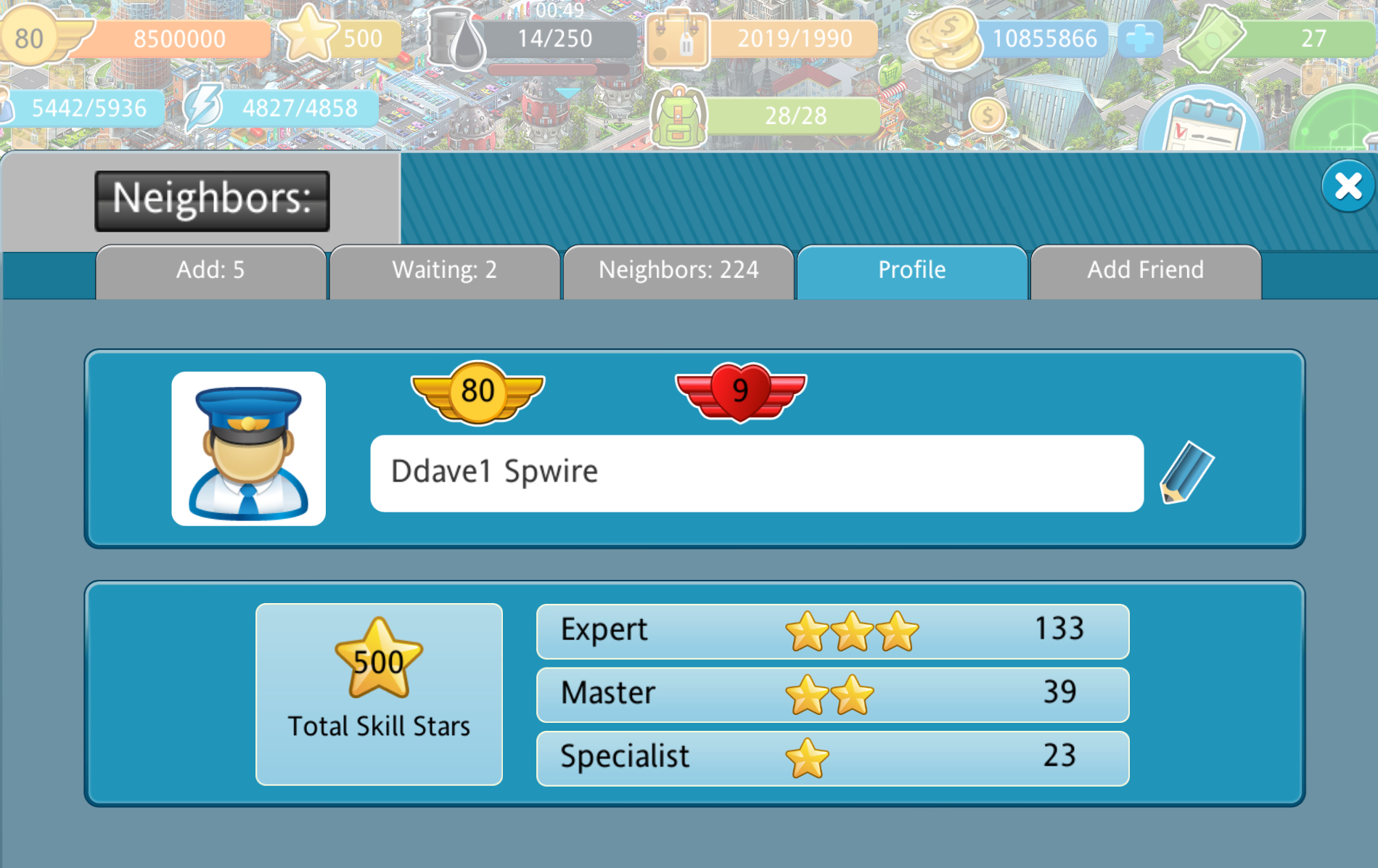The height and width of the screenshot is (868, 1378).
Task: Click the blue plus to add coins
Action: (x=1139, y=38)
